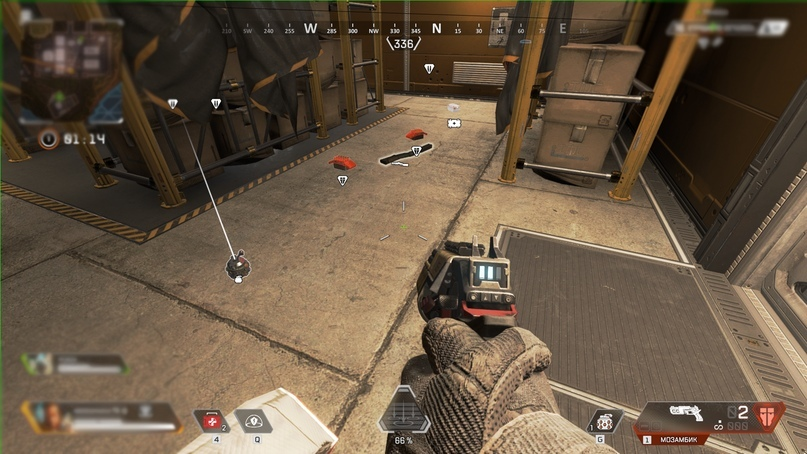The width and height of the screenshot is (807, 454).
Task: Select the red medkit healing item slot
Action: pyautogui.click(x=212, y=421)
